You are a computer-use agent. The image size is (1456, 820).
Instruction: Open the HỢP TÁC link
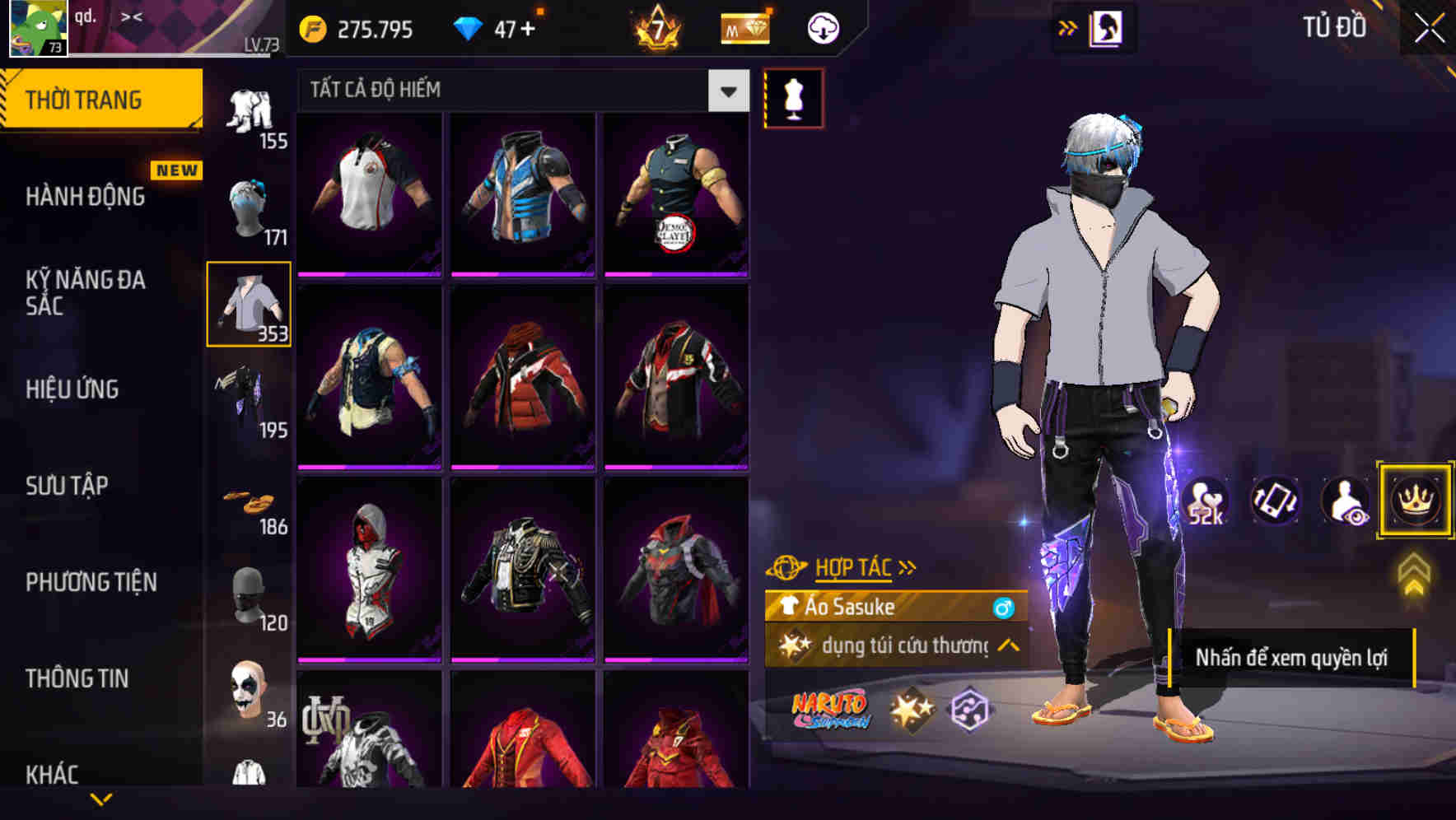coord(854,566)
